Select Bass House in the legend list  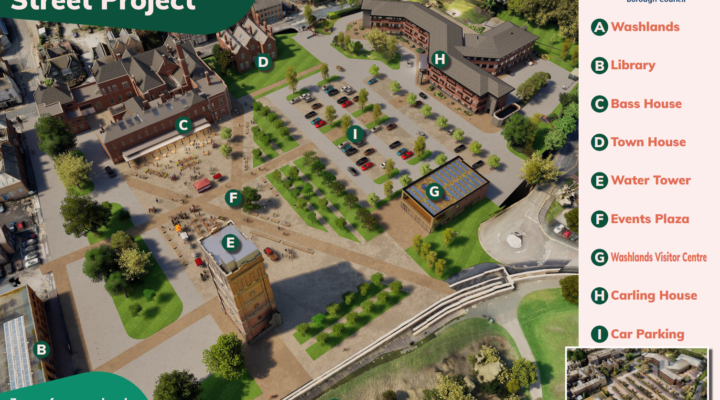[x=646, y=104]
